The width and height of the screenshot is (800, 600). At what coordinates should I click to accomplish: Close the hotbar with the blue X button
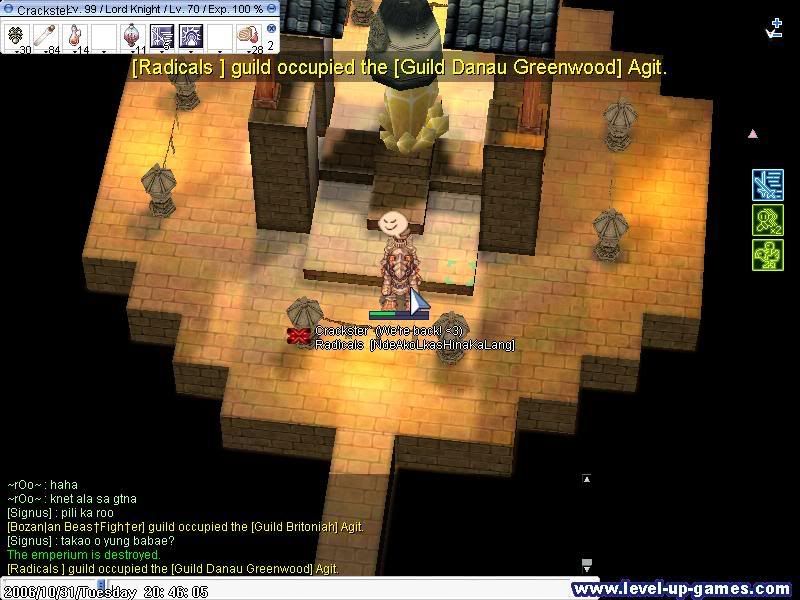(271, 29)
